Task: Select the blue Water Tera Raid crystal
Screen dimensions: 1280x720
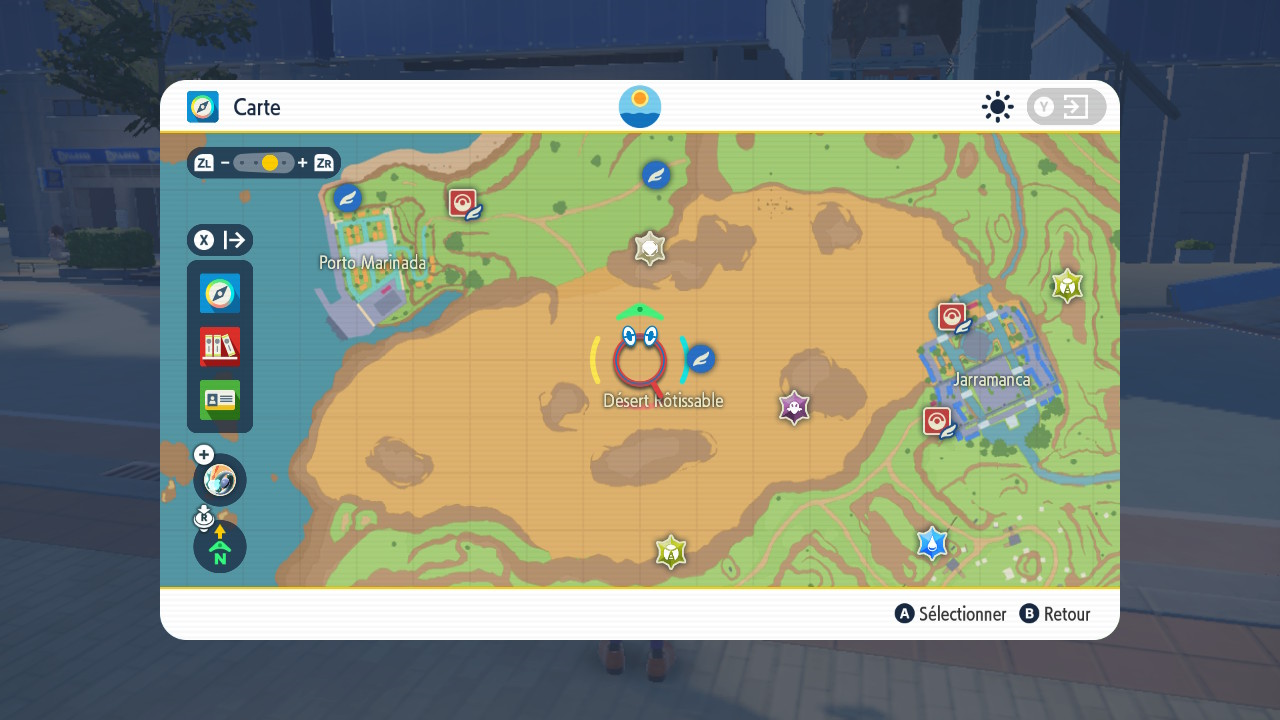Action: (x=932, y=543)
